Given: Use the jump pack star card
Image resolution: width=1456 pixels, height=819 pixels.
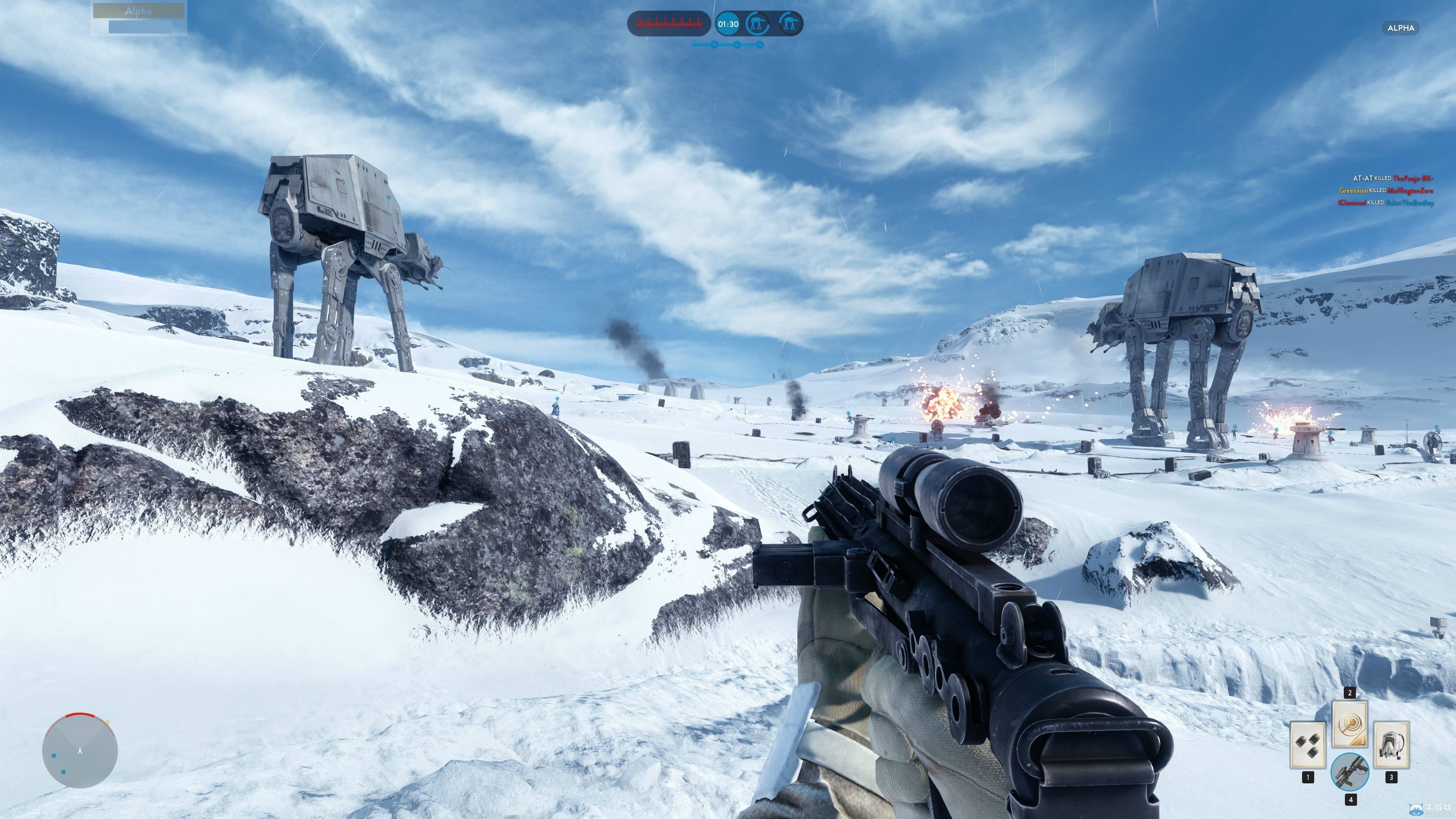Looking at the screenshot, I should [1391, 744].
